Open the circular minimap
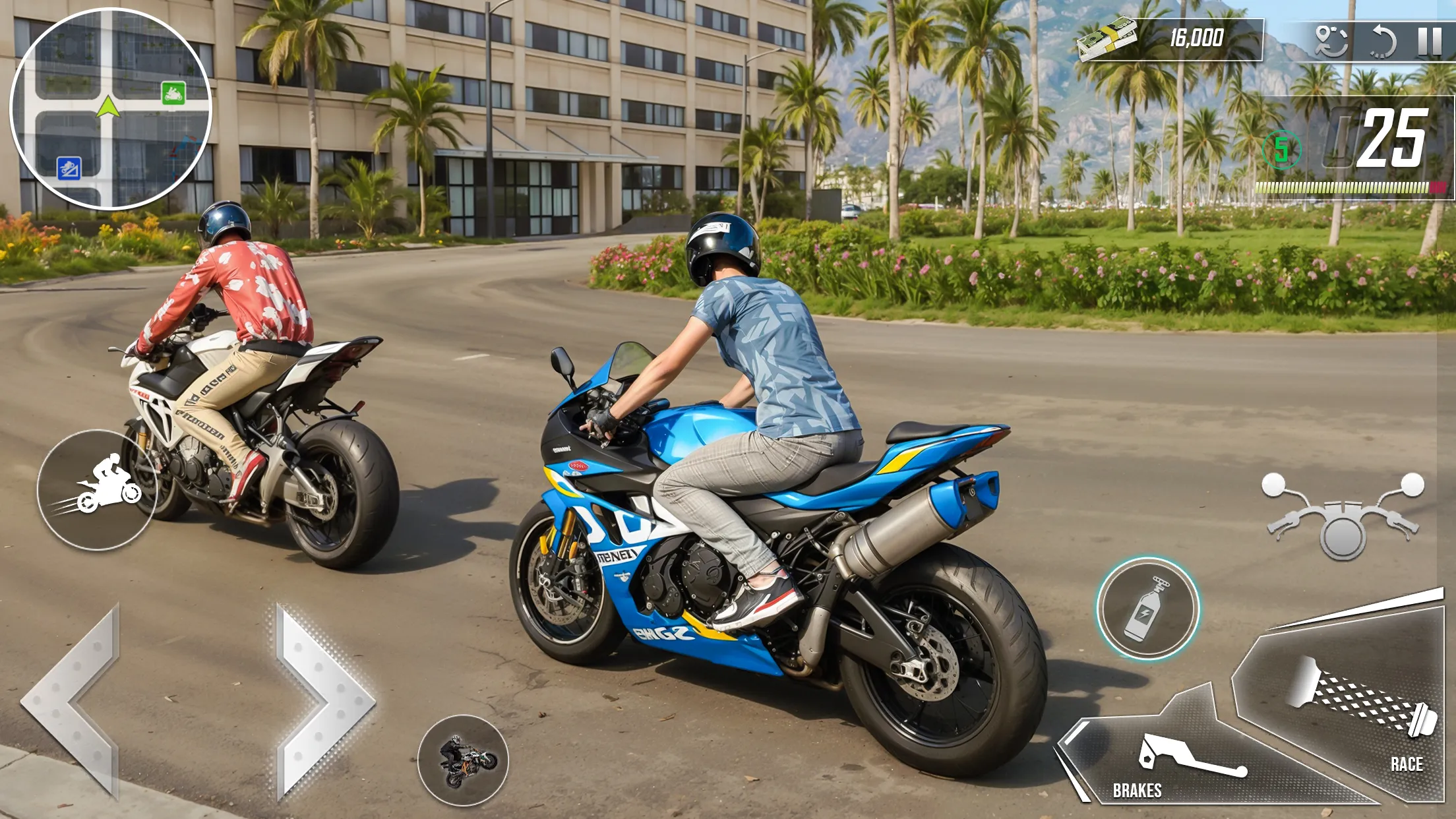The height and width of the screenshot is (819, 1456). tap(110, 109)
